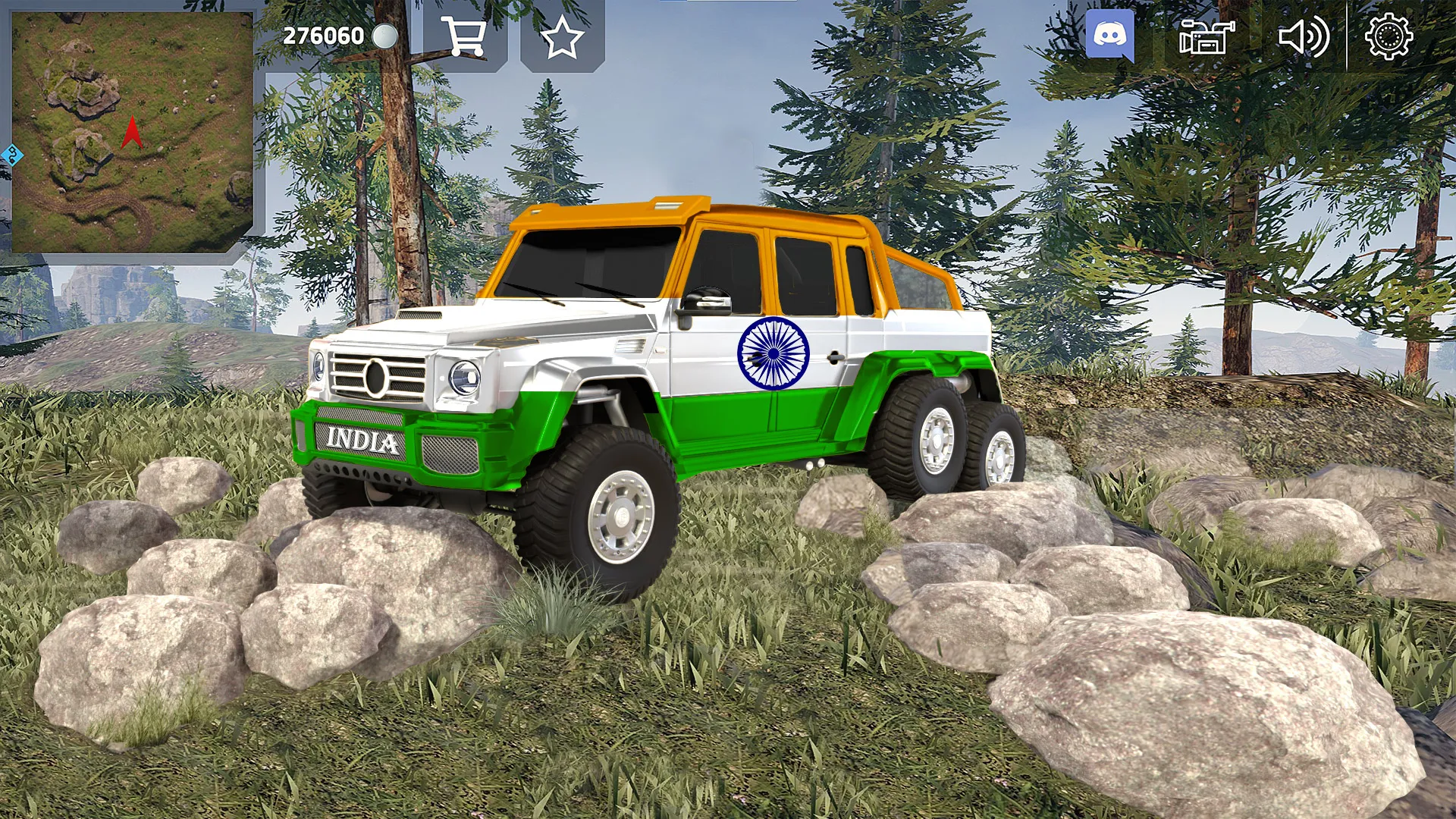Image resolution: width=1456 pixels, height=819 pixels.
Task: Select the blue diamond marker beside minimap
Action: click(12, 156)
